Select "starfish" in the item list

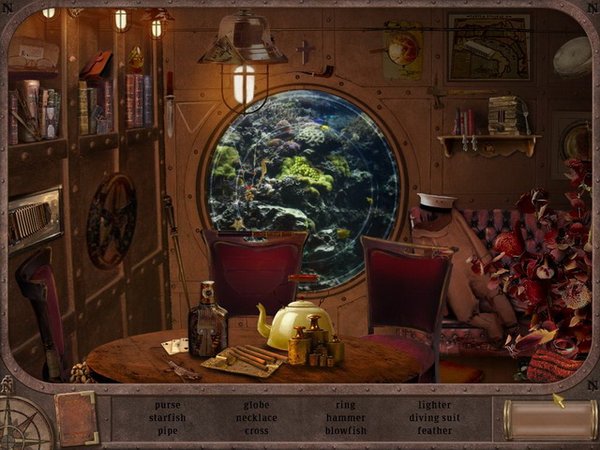[x=168, y=417]
